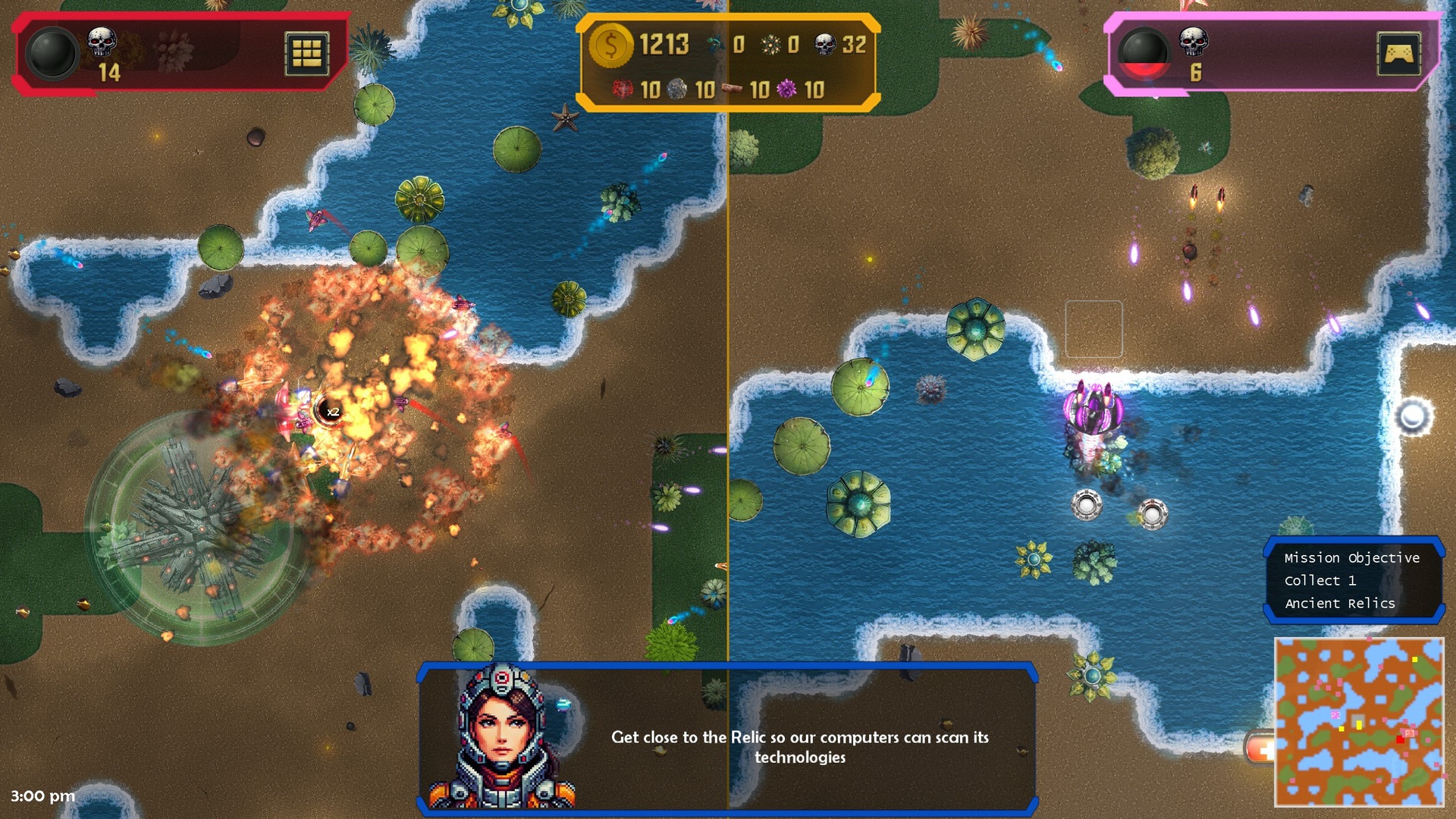Select the wood log resource icon
Image resolution: width=1456 pixels, height=819 pixels.
click(x=733, y=88)
